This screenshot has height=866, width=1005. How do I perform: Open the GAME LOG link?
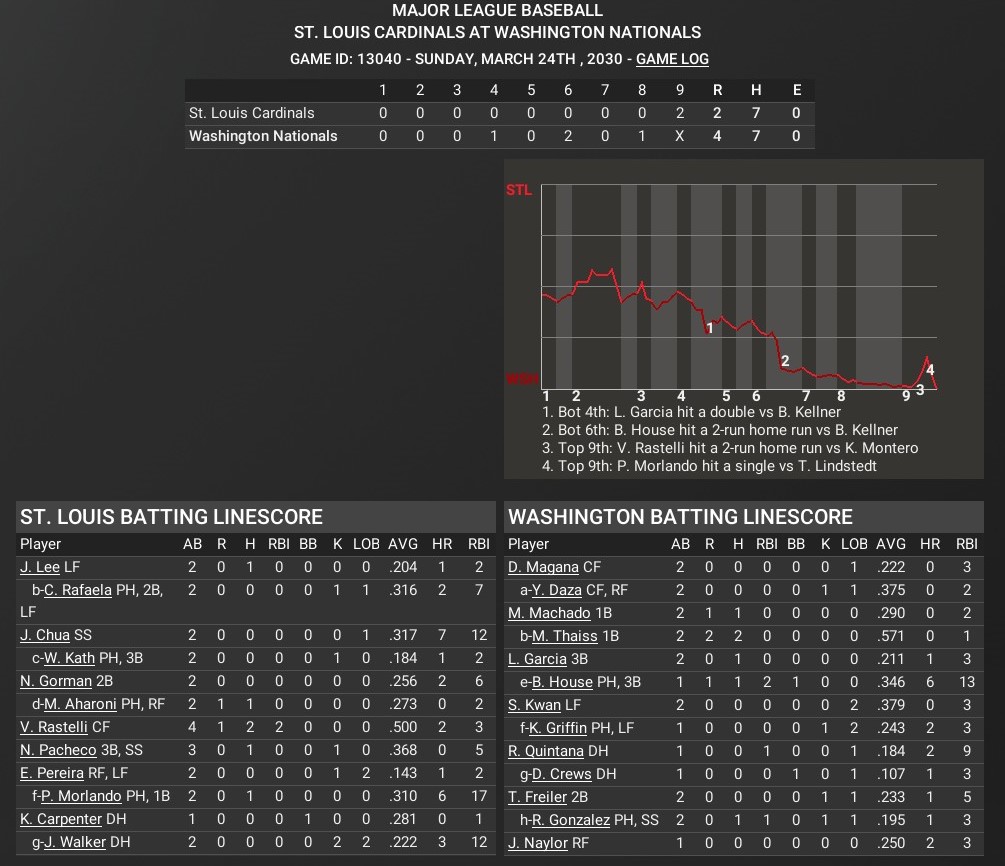coord(672,59)
